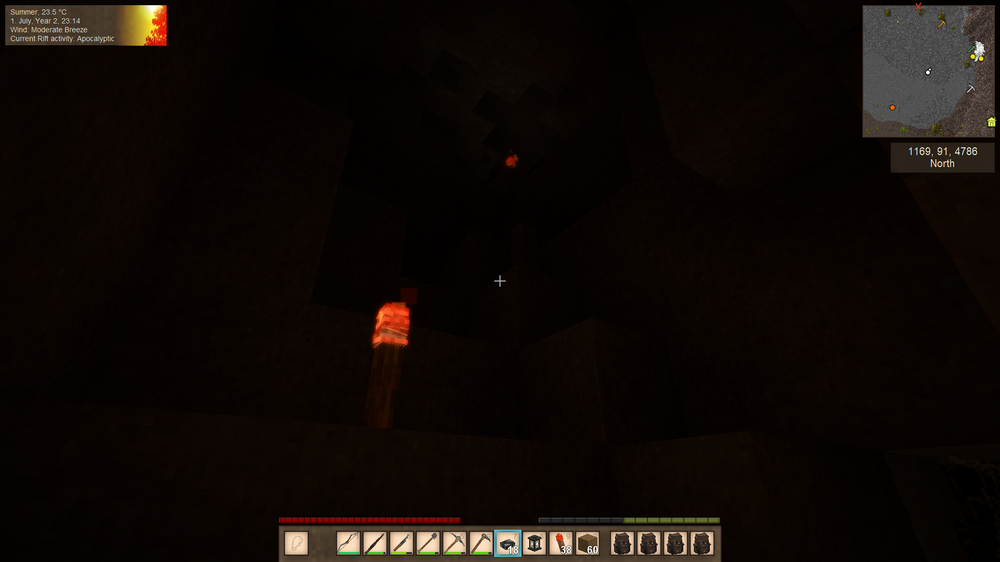Viewport: 1000px width, 562px height.
Task: Click the yellow house marker on minimap
Action: point(991,122)
